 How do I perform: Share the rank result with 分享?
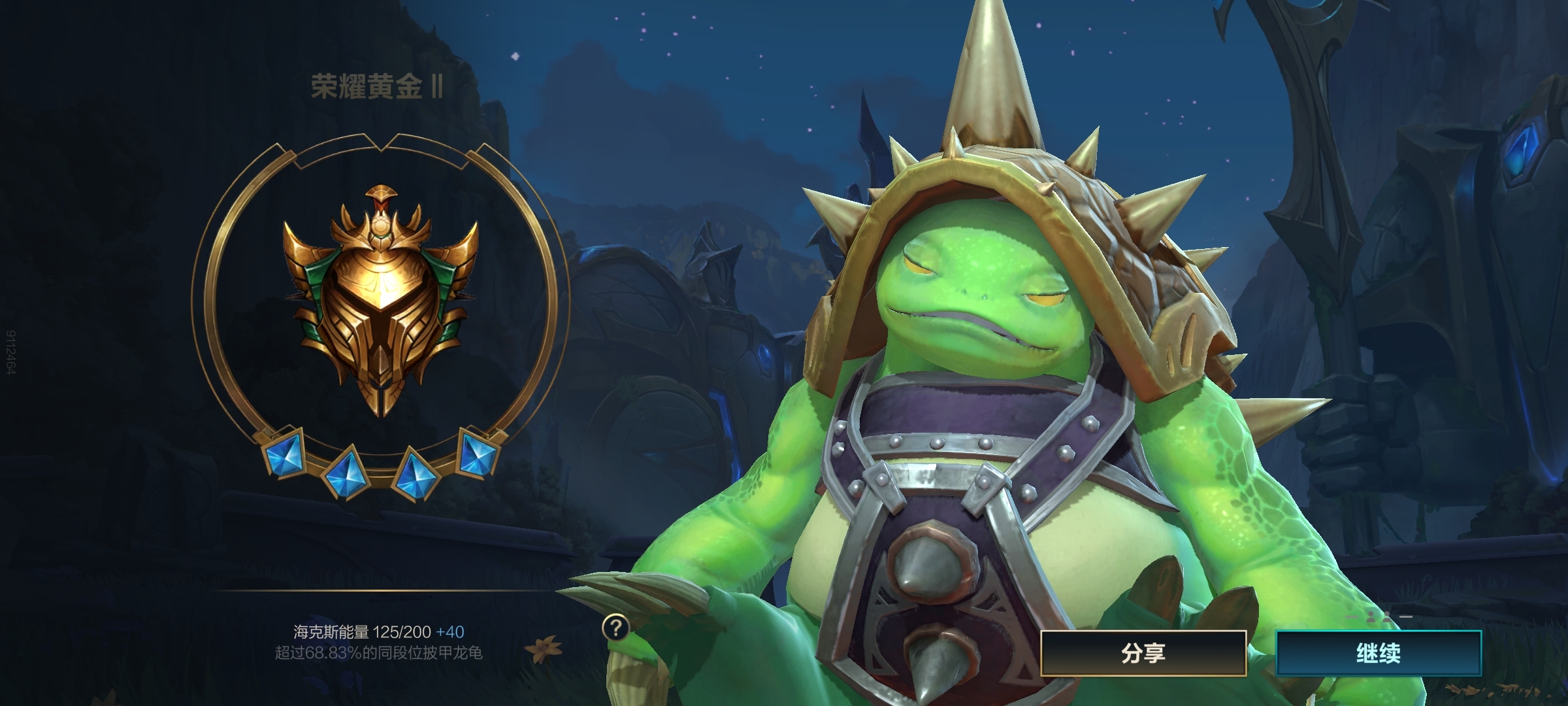(1143, 653)
